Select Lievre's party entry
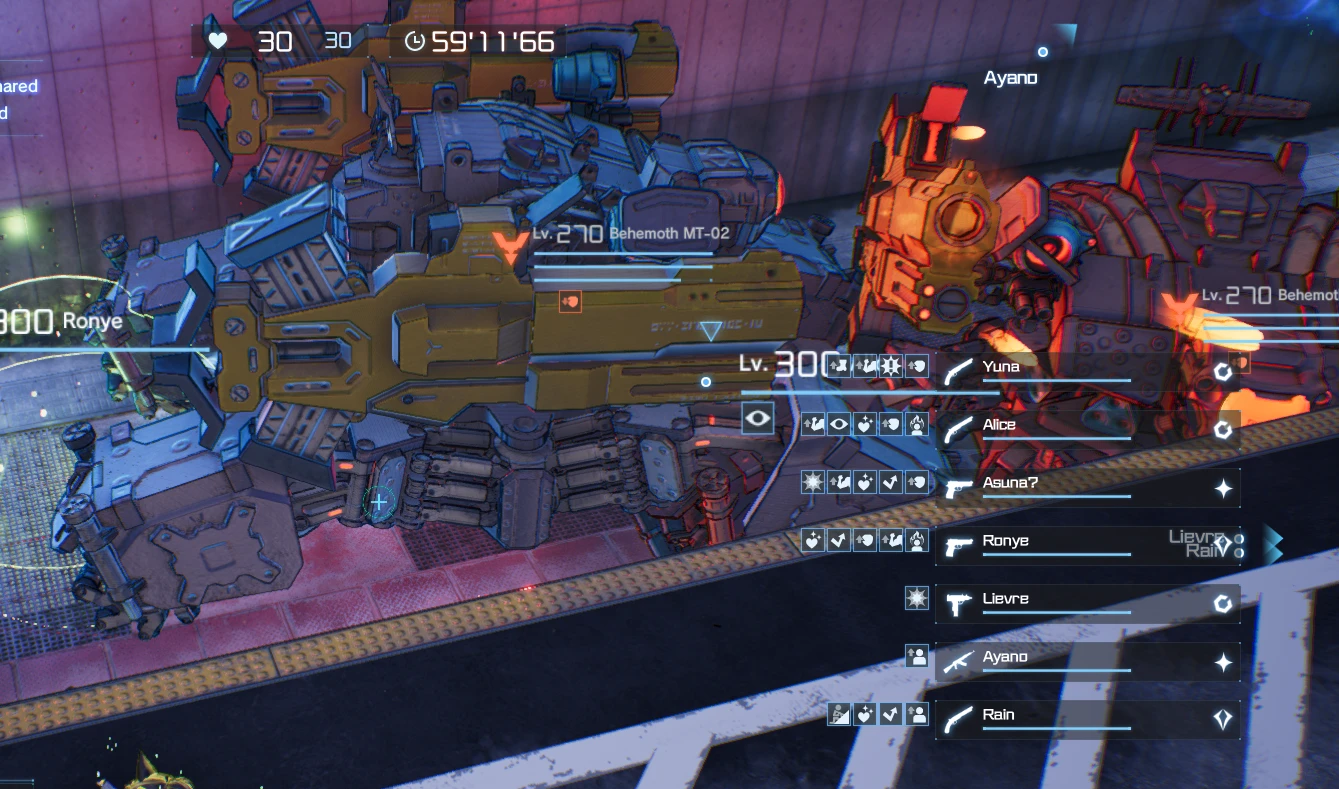The image size is (1339, 789). [1086, 604]
